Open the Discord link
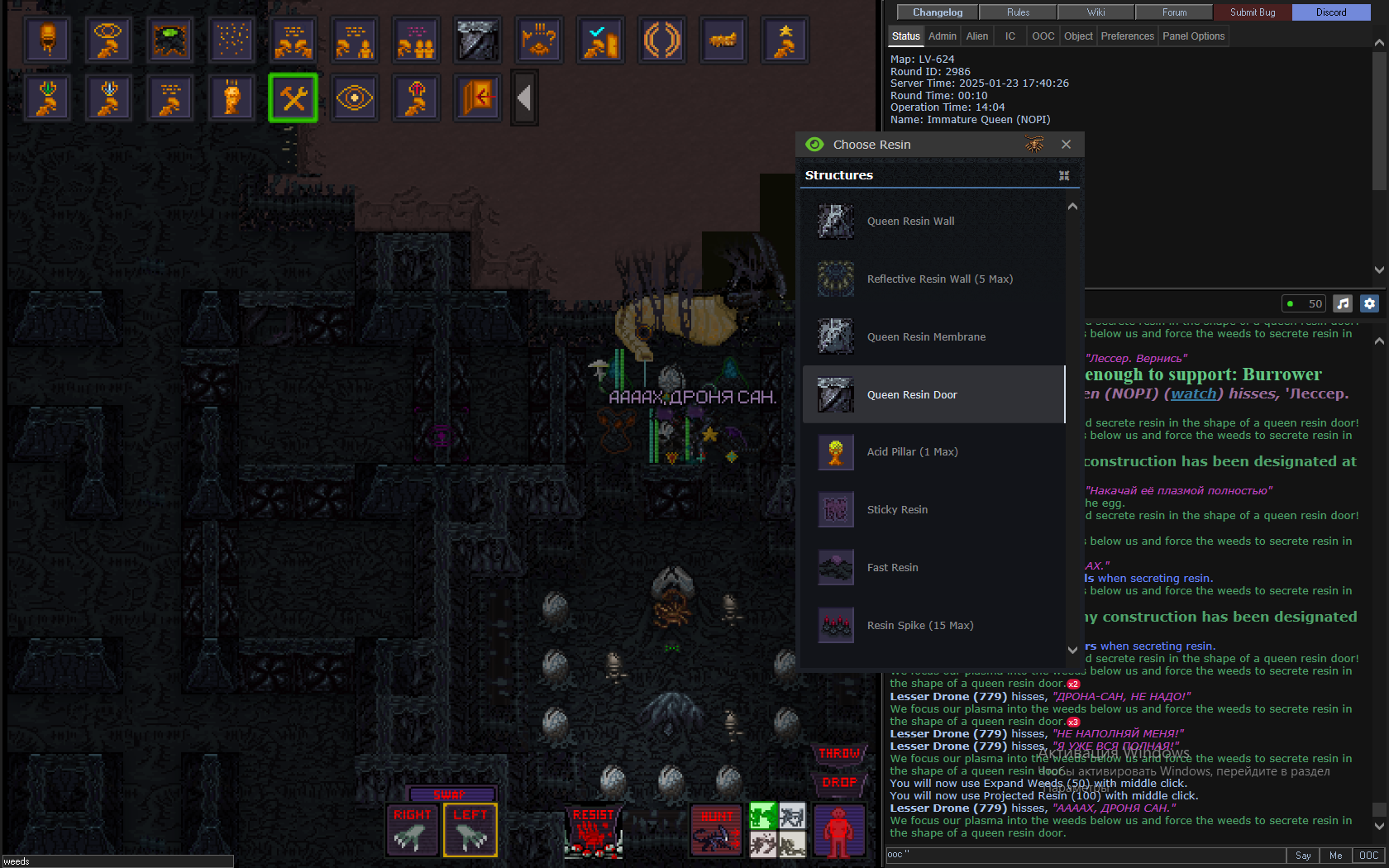This screenshot has height=868, width=1389. coord(1330,12)
